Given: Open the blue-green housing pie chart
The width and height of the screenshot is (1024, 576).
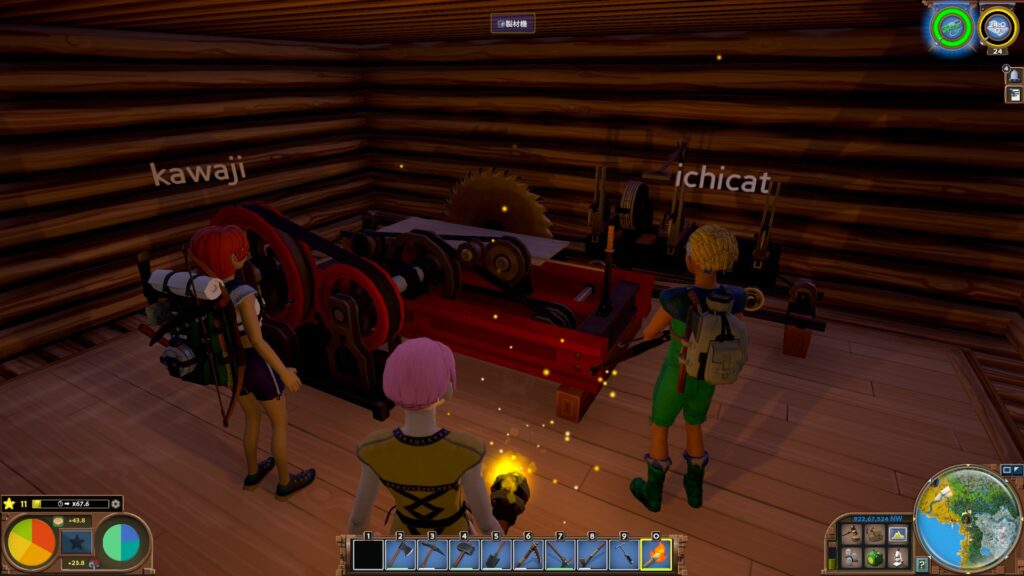Looking at the screenshot, I should click(x=121, y=542).
